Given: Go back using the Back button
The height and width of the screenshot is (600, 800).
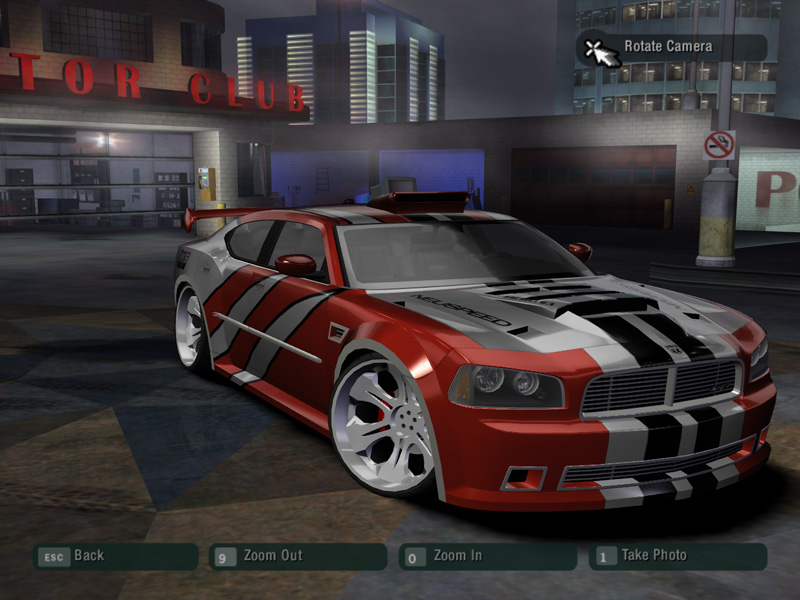Looking at the screenshot, I should 115,556.
